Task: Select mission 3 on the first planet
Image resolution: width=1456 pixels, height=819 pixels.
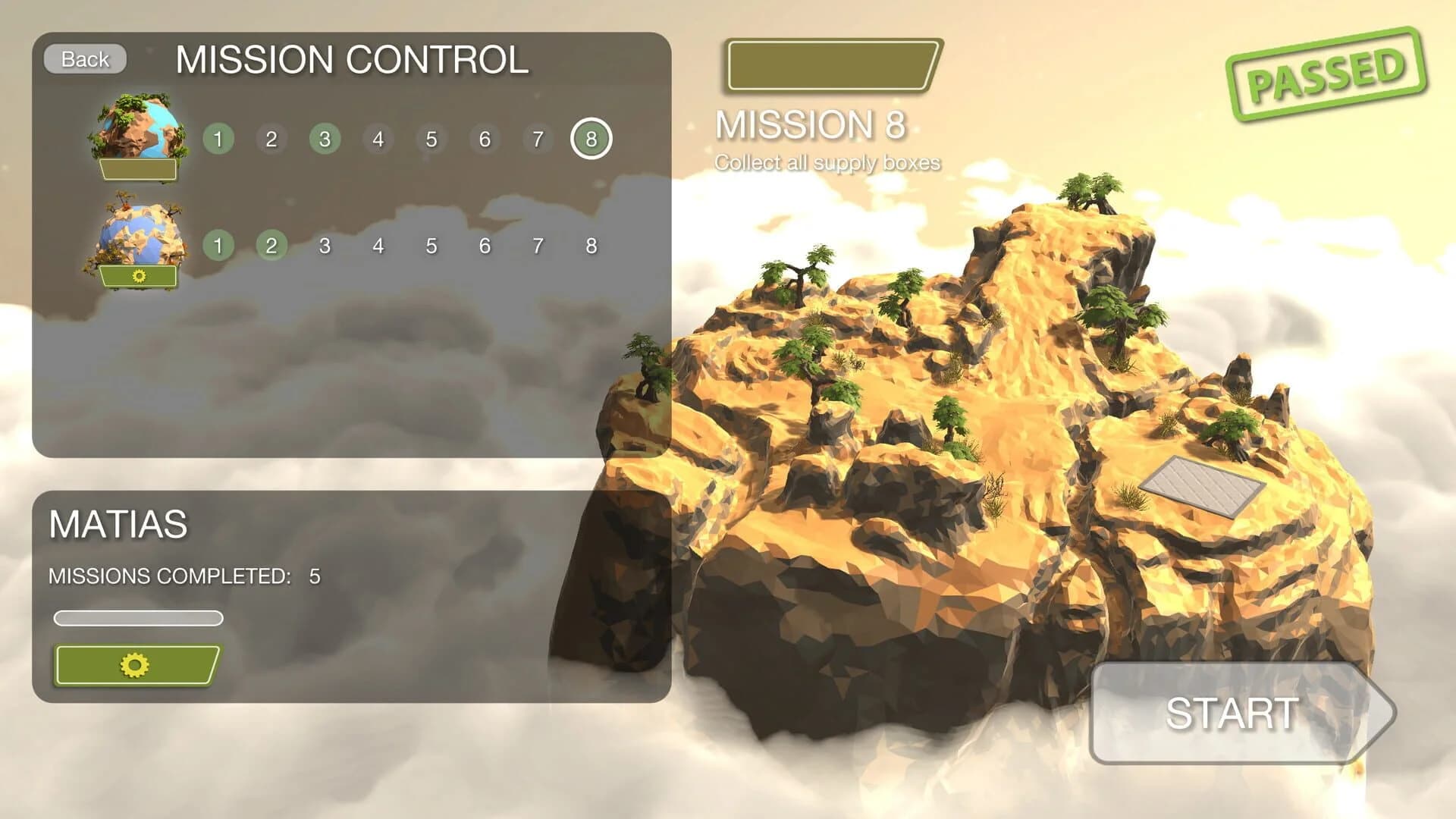Action: coord(324,138)
